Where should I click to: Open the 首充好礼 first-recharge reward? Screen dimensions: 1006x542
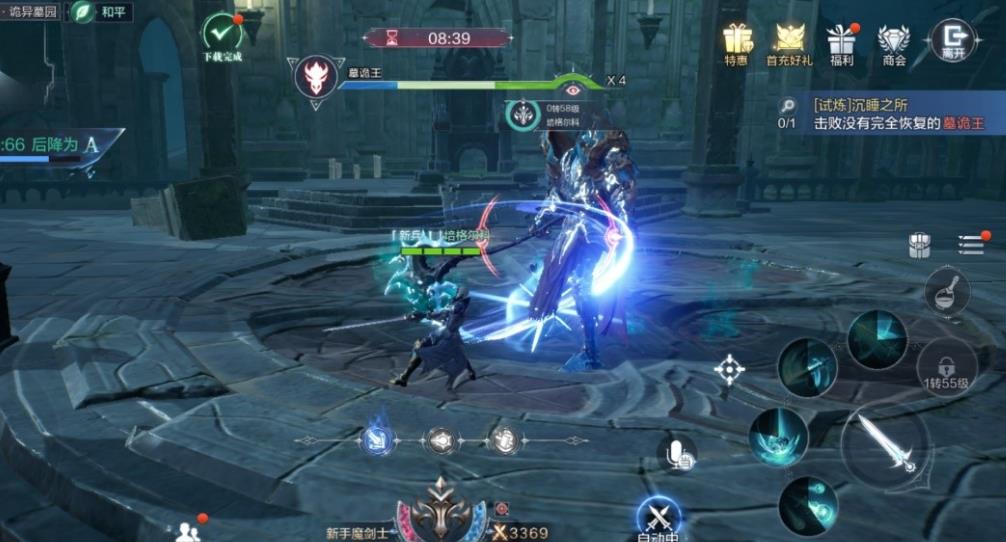click(789, 42)
